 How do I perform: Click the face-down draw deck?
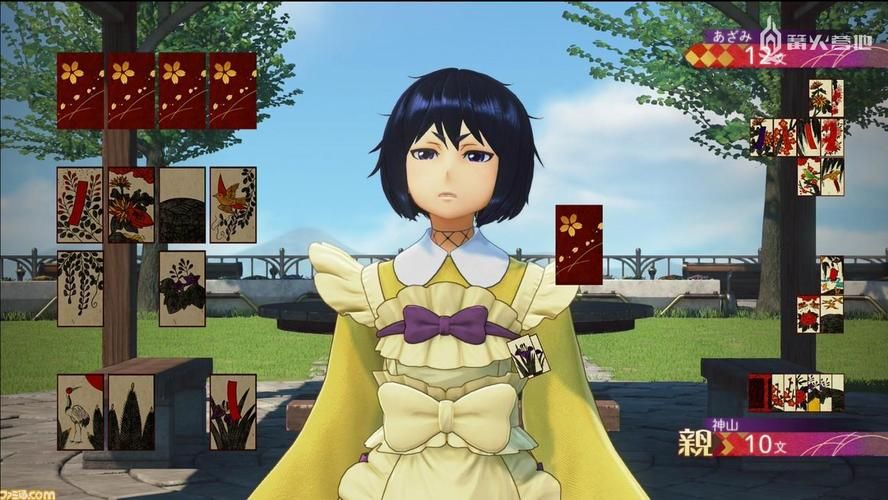579,244
